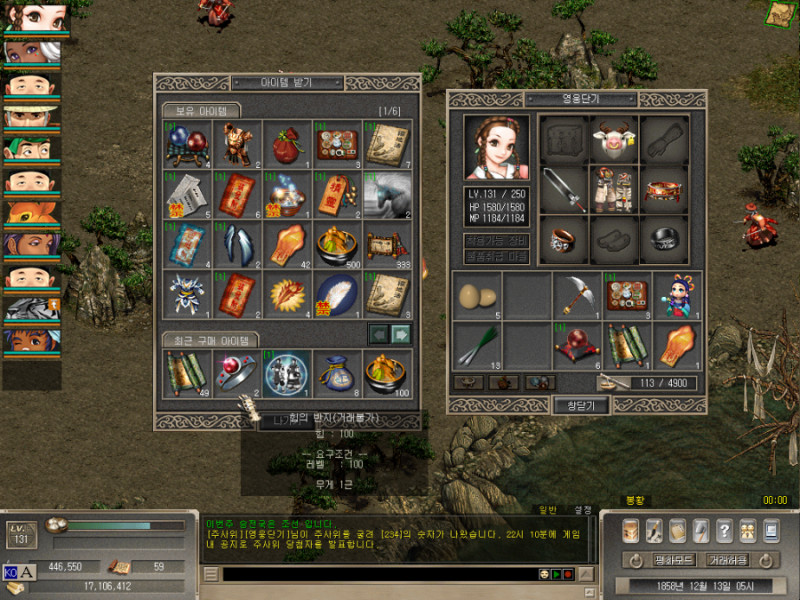
Task: Click the equipped greatsword weapon slot
Action: [564, 189]
